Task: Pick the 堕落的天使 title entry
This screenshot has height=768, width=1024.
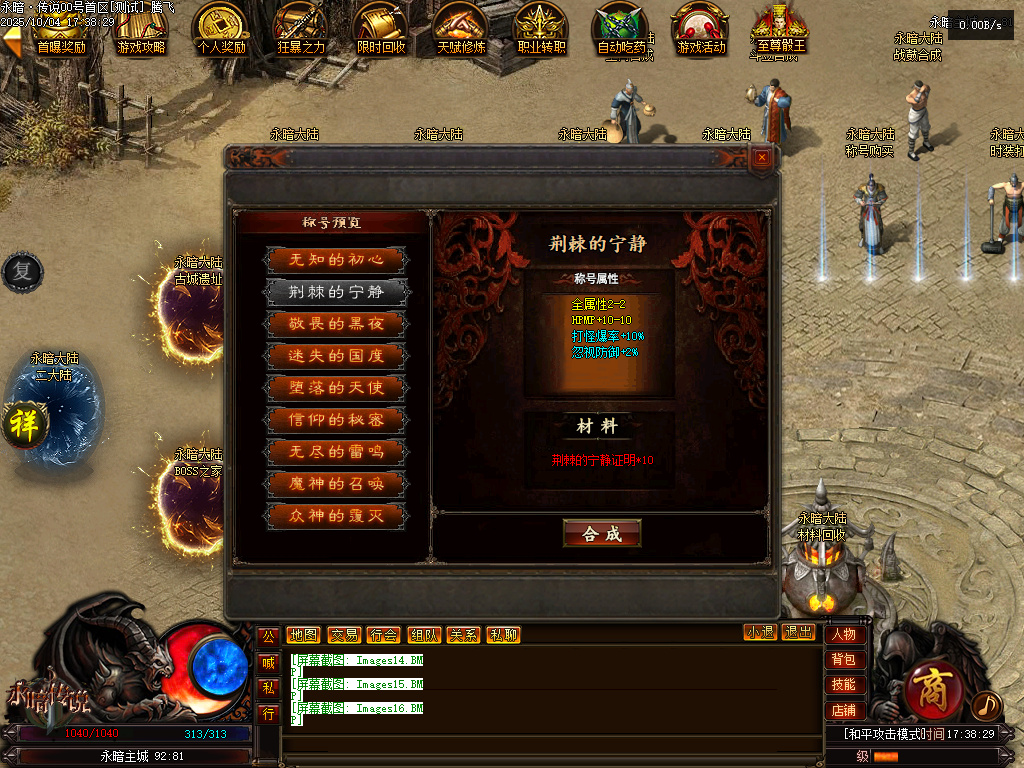Action: (336, 388)
